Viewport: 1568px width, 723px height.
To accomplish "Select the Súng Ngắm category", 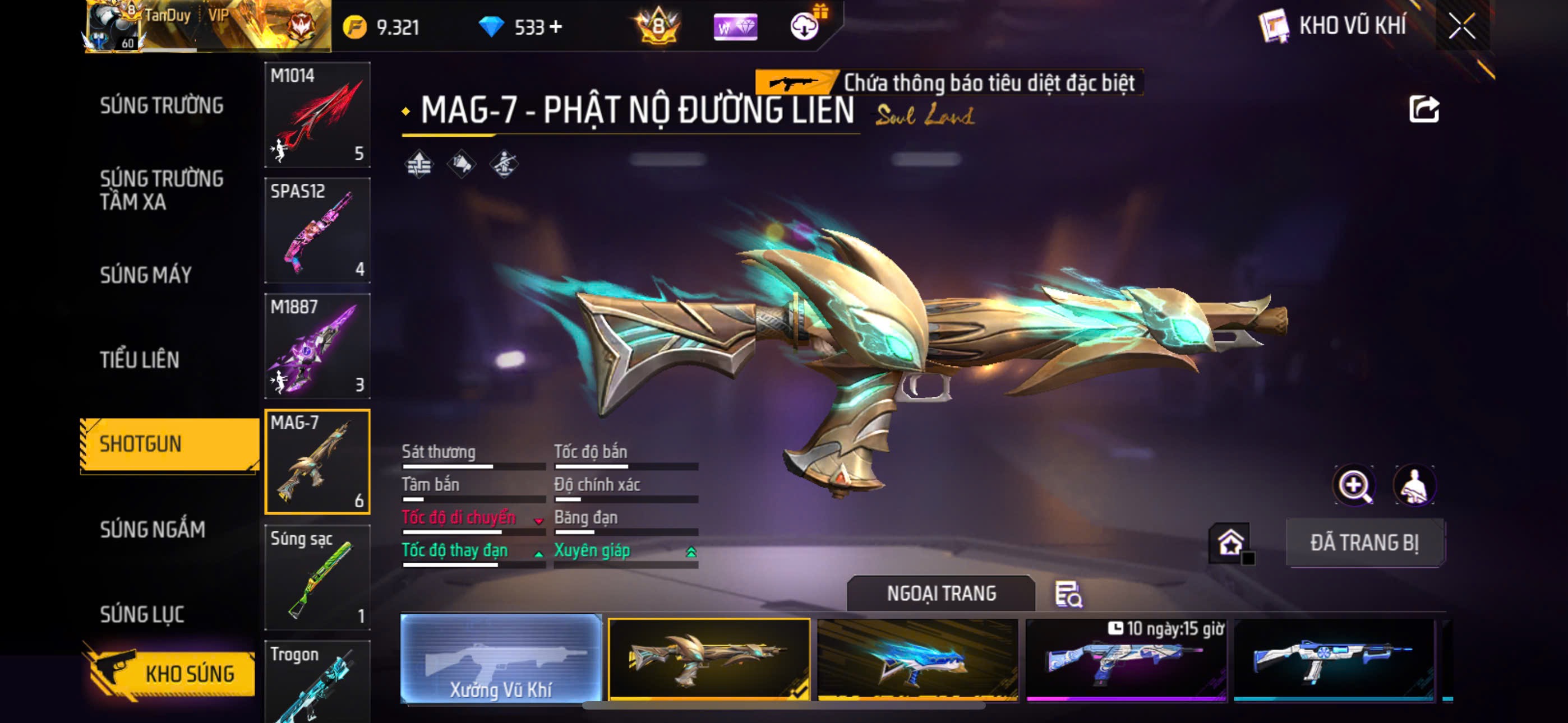I will click(x=152, y=530).
